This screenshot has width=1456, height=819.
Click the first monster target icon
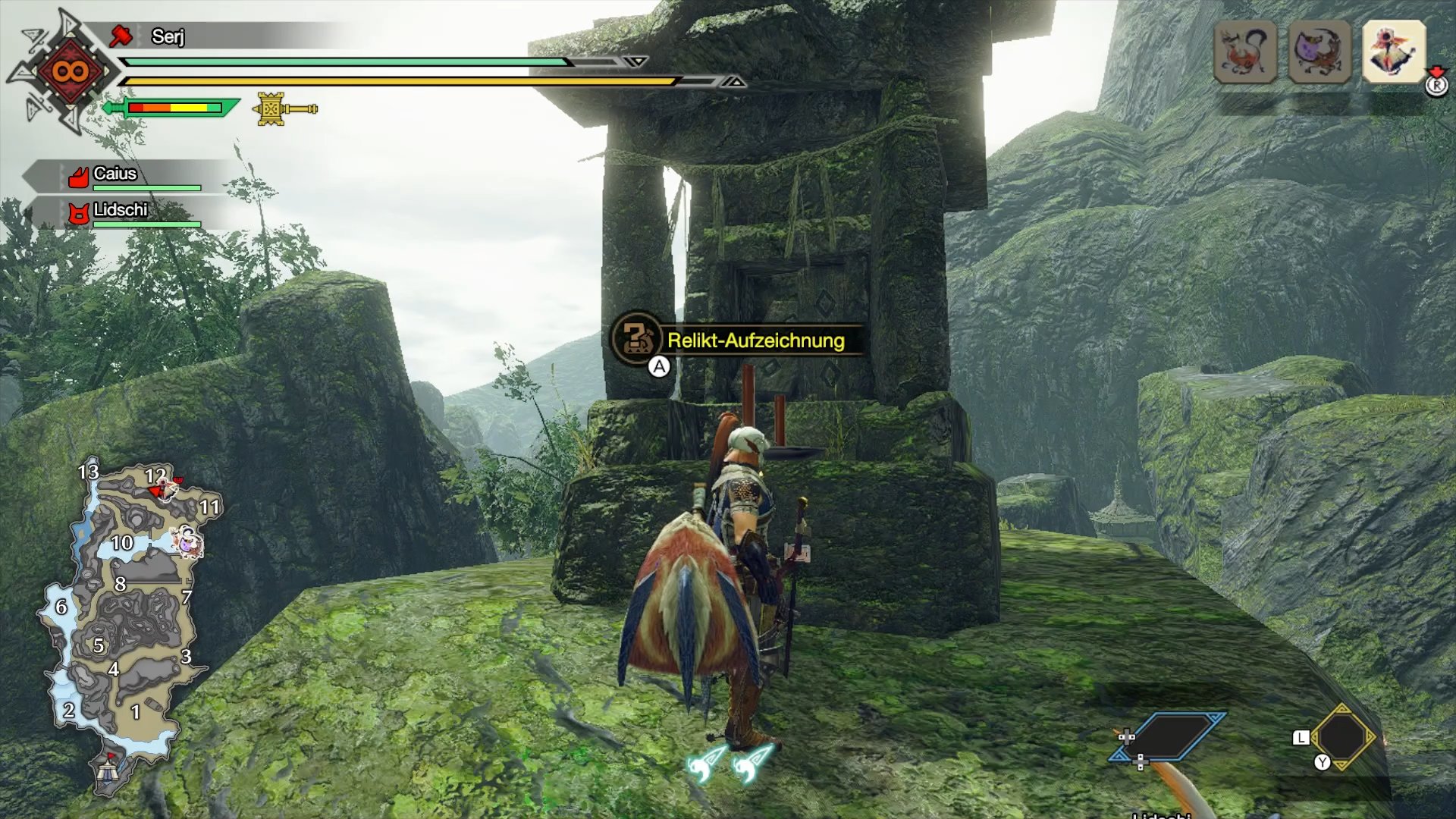tap(1244, 52)
